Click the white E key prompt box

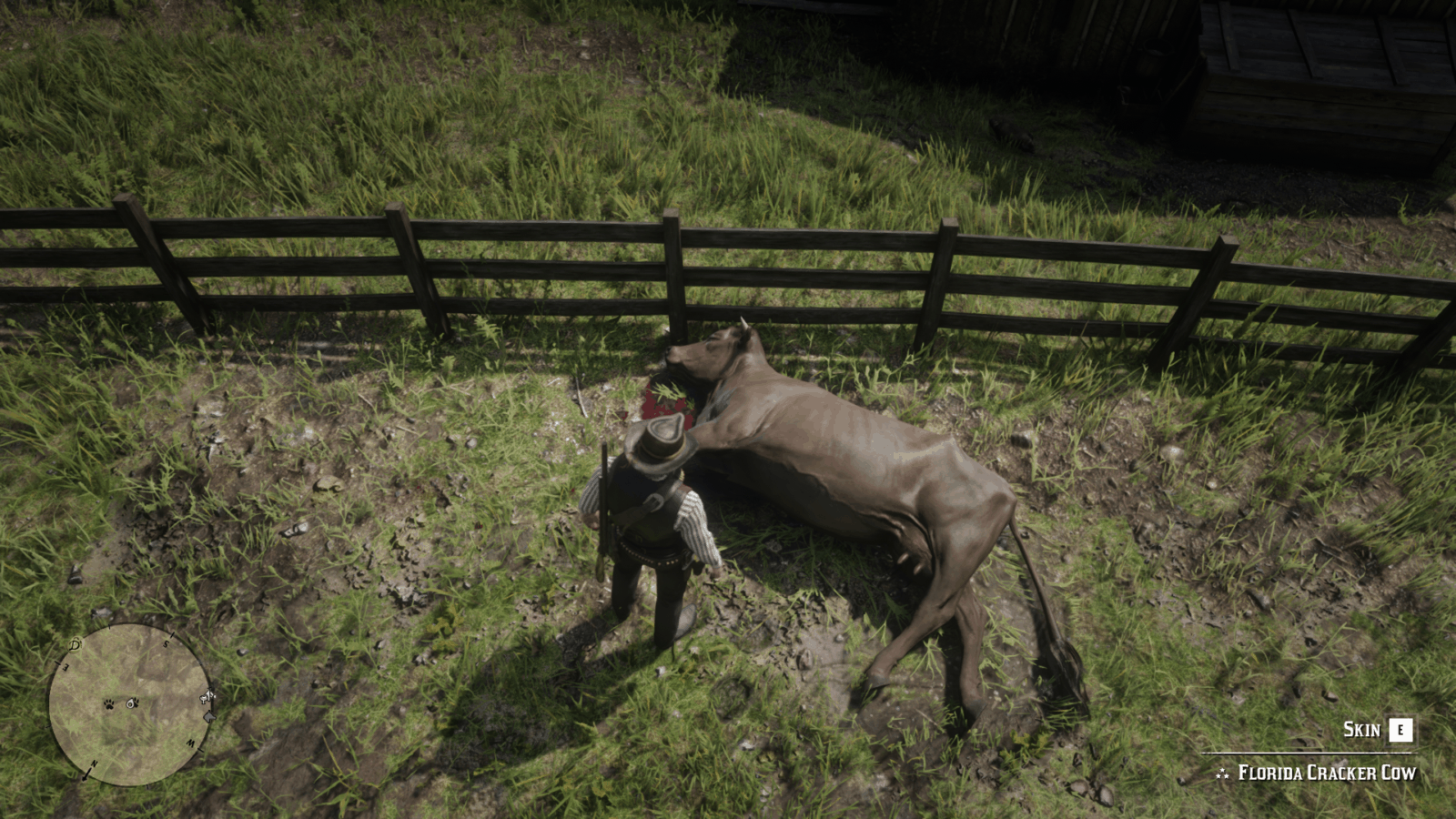[x=1400, y=730]
